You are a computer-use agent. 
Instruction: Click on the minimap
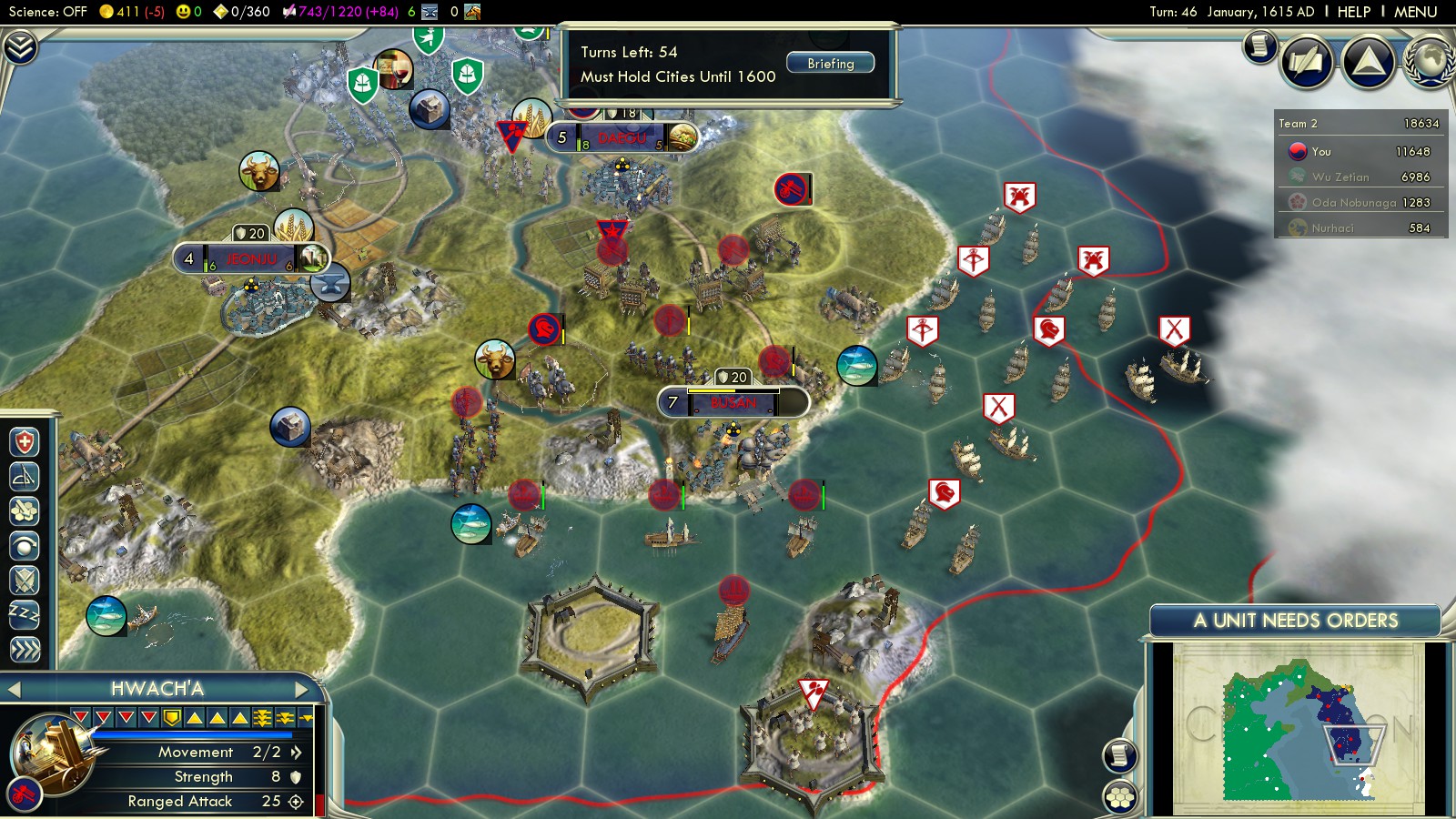1297,728
